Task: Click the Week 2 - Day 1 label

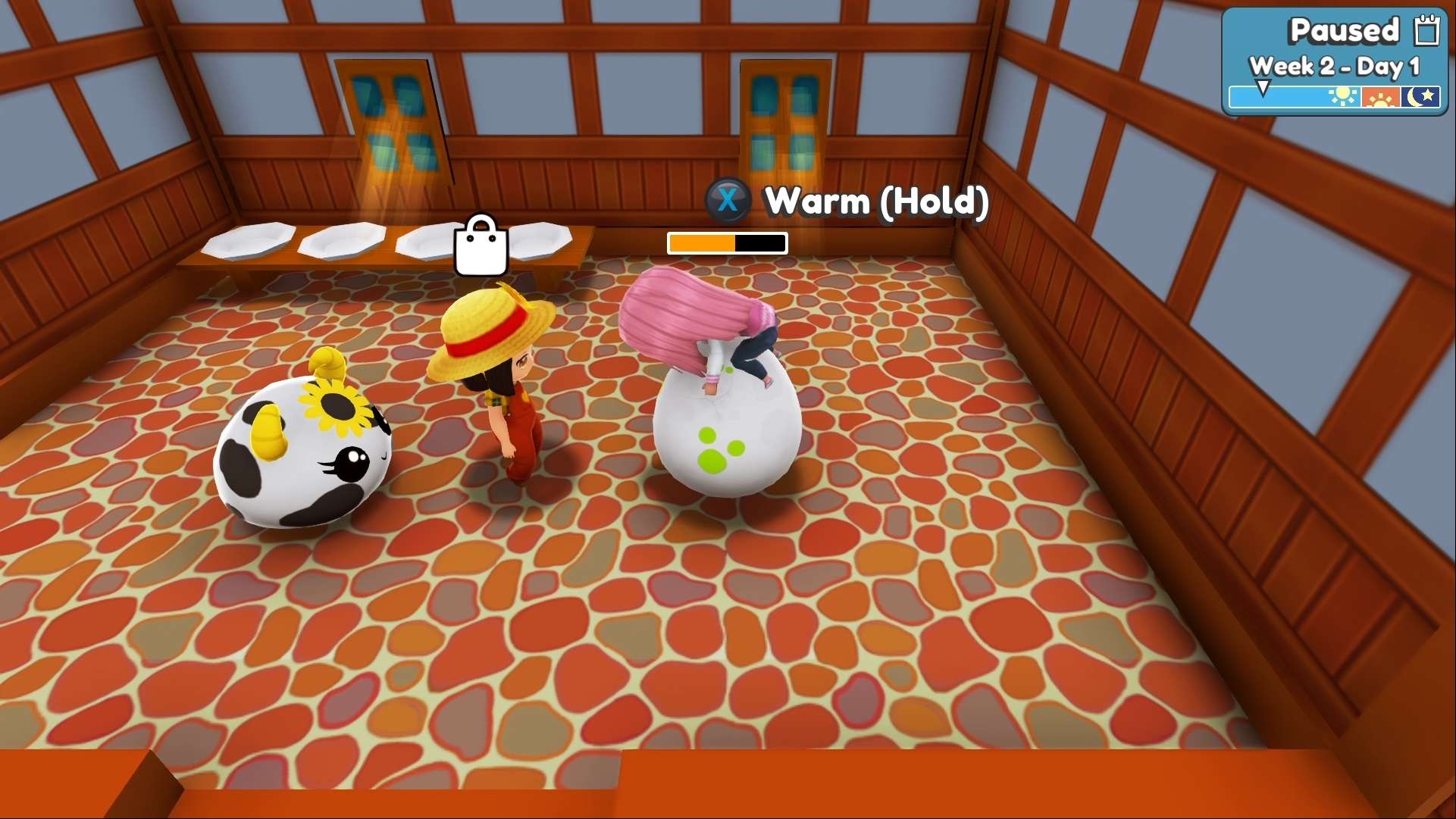Action: pyautogui.click(x=1335, y=67)
